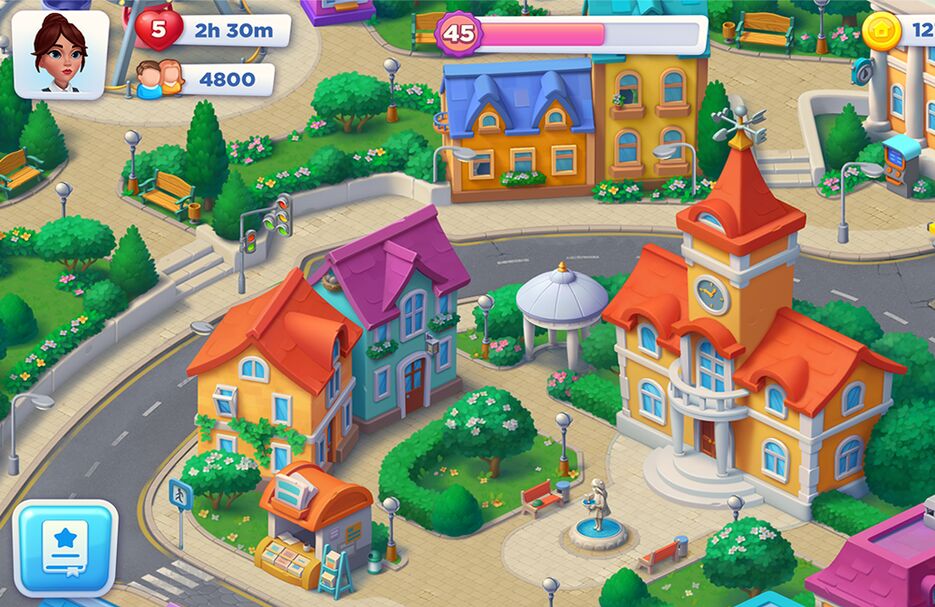
Task: Open the blue star book journal
Action: pos(65,547)
